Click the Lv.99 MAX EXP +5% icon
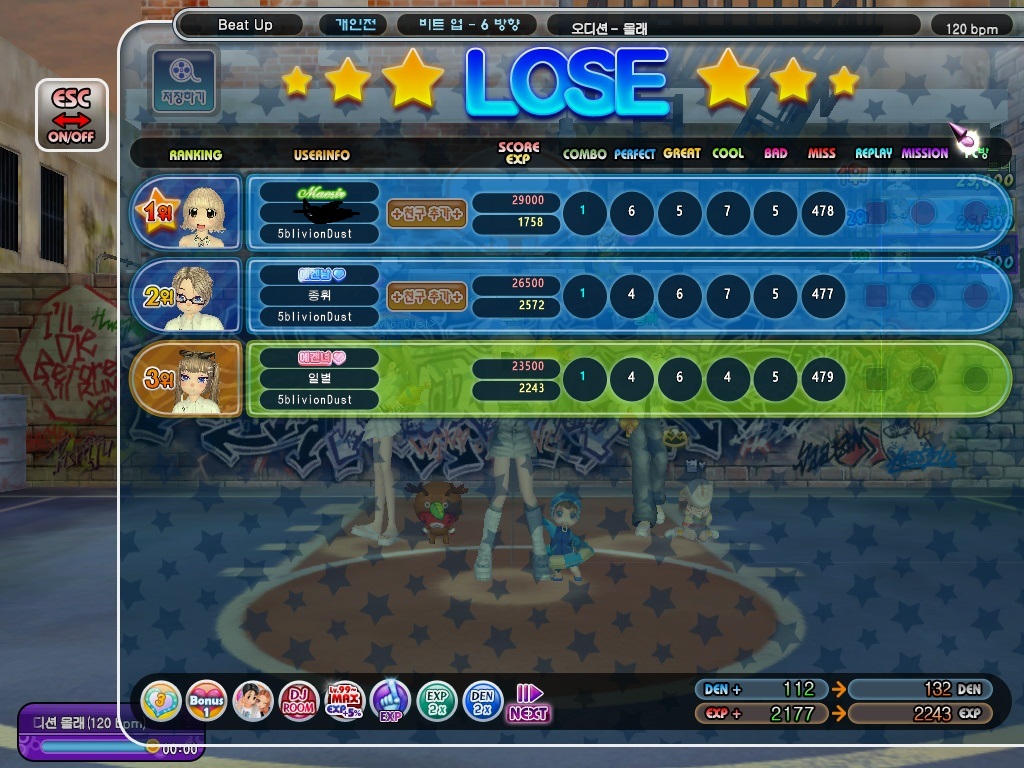The height and width of the screenshot is (768, 1024). pyautogui.click(x=344, y=701)
